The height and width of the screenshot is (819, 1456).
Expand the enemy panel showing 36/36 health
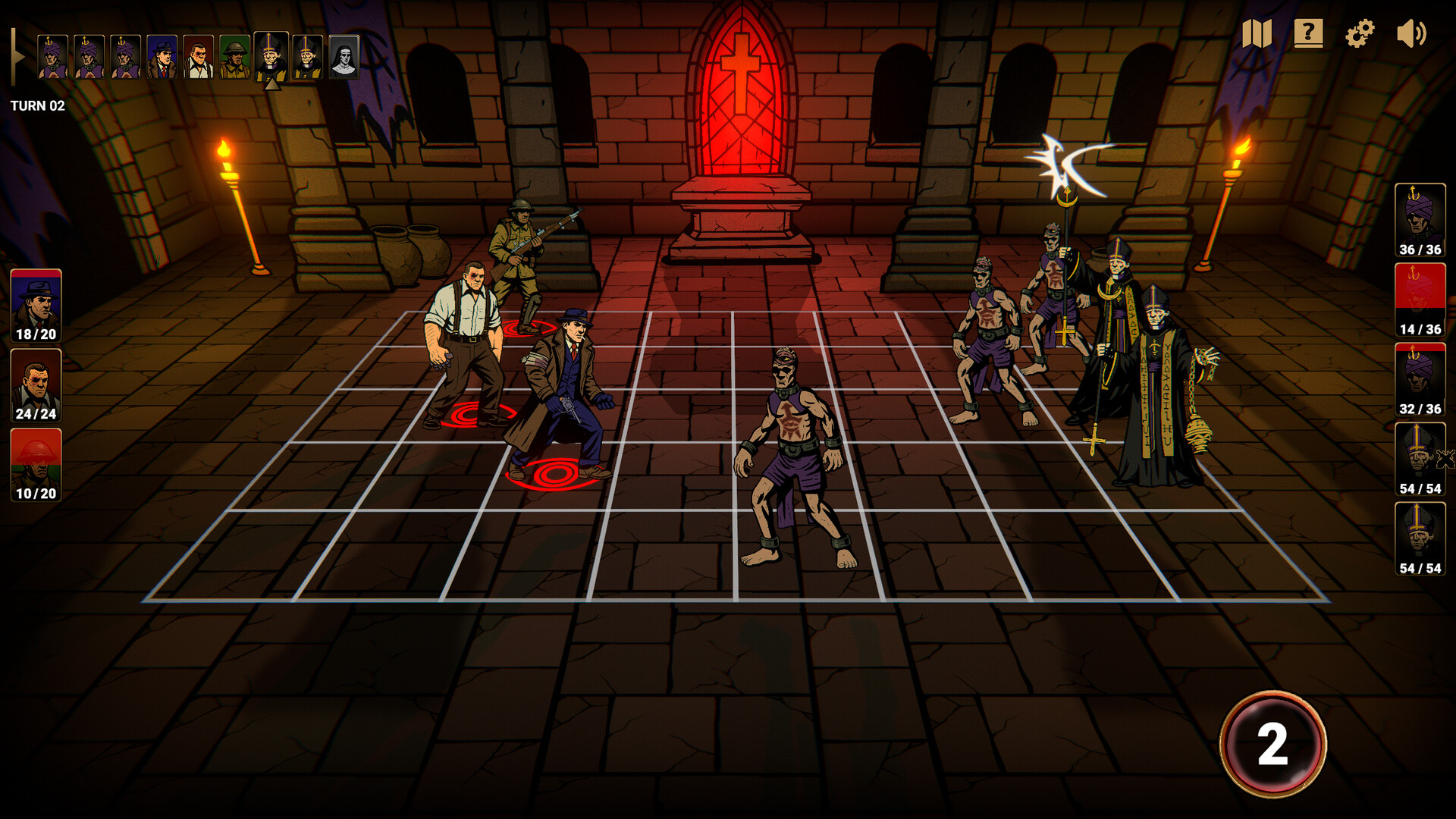1421,220
